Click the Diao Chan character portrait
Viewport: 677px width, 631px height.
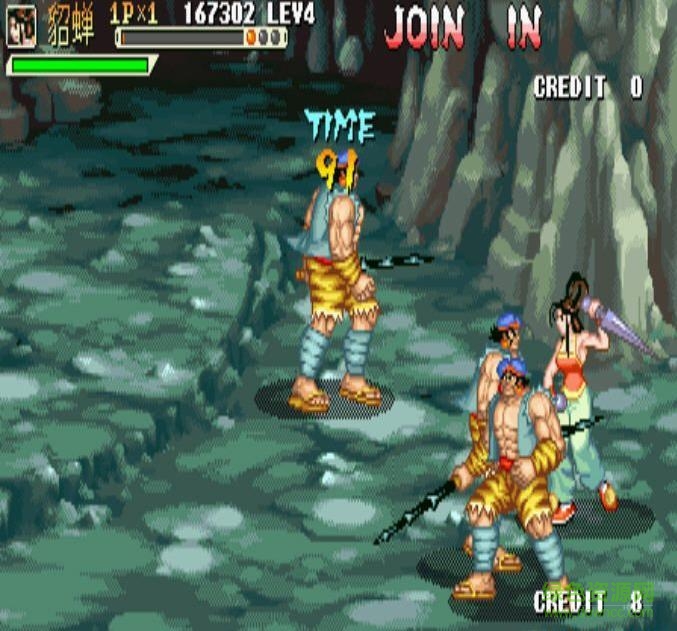(x=21, y=27)
